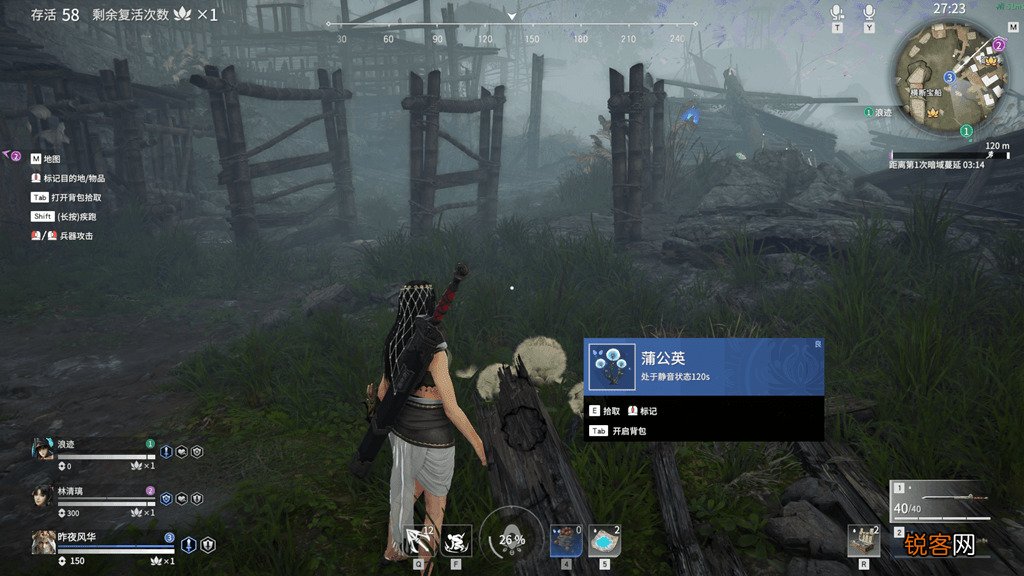This screenshot has width=1024, height=576.
Task: Click the green number 1 teammate marker on minimap
Action: [966, 131]
